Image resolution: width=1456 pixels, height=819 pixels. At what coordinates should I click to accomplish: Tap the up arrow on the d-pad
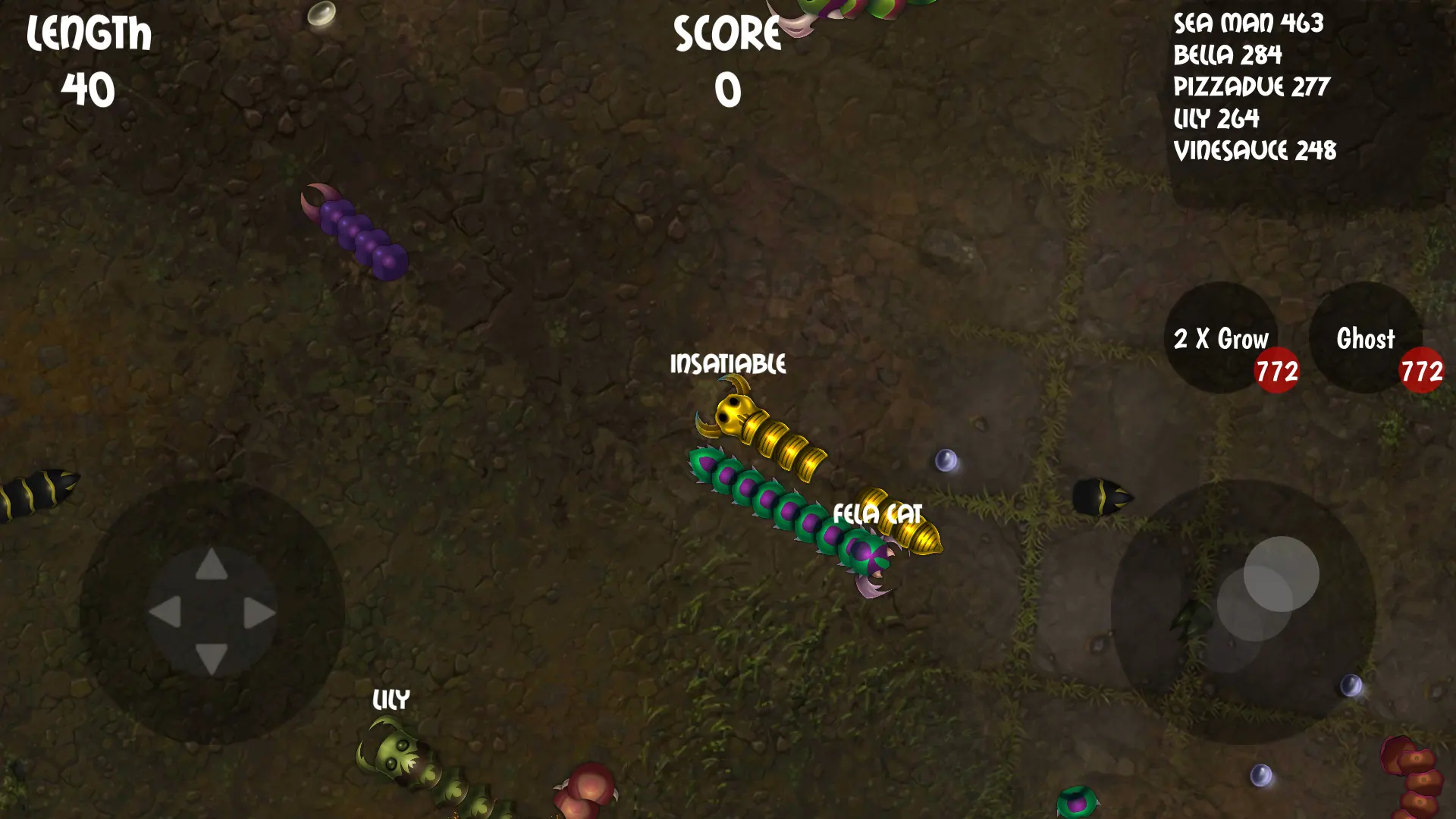pos(212,565)
